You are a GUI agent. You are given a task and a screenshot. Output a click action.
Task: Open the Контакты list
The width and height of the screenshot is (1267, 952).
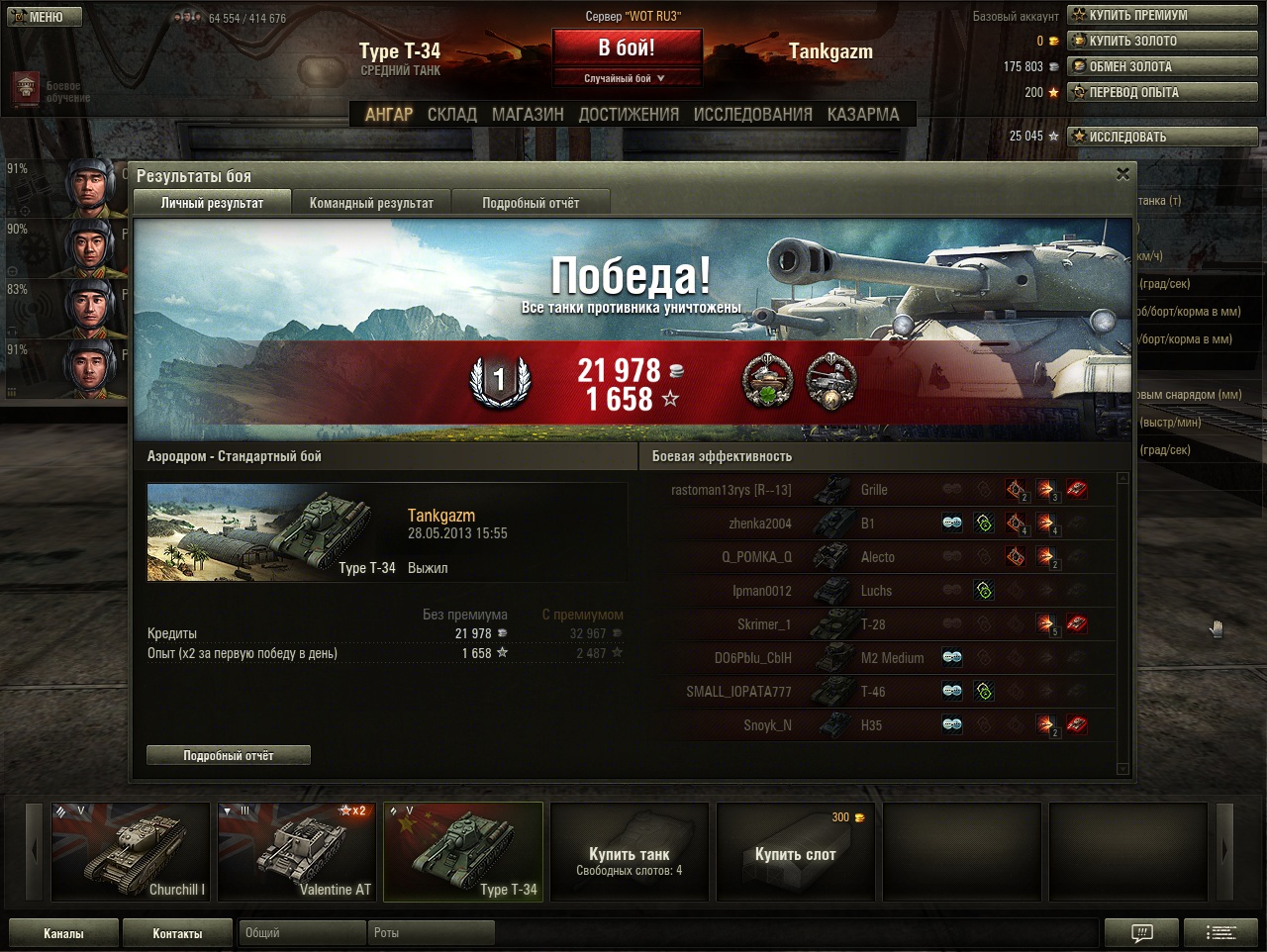click(177, 933)
